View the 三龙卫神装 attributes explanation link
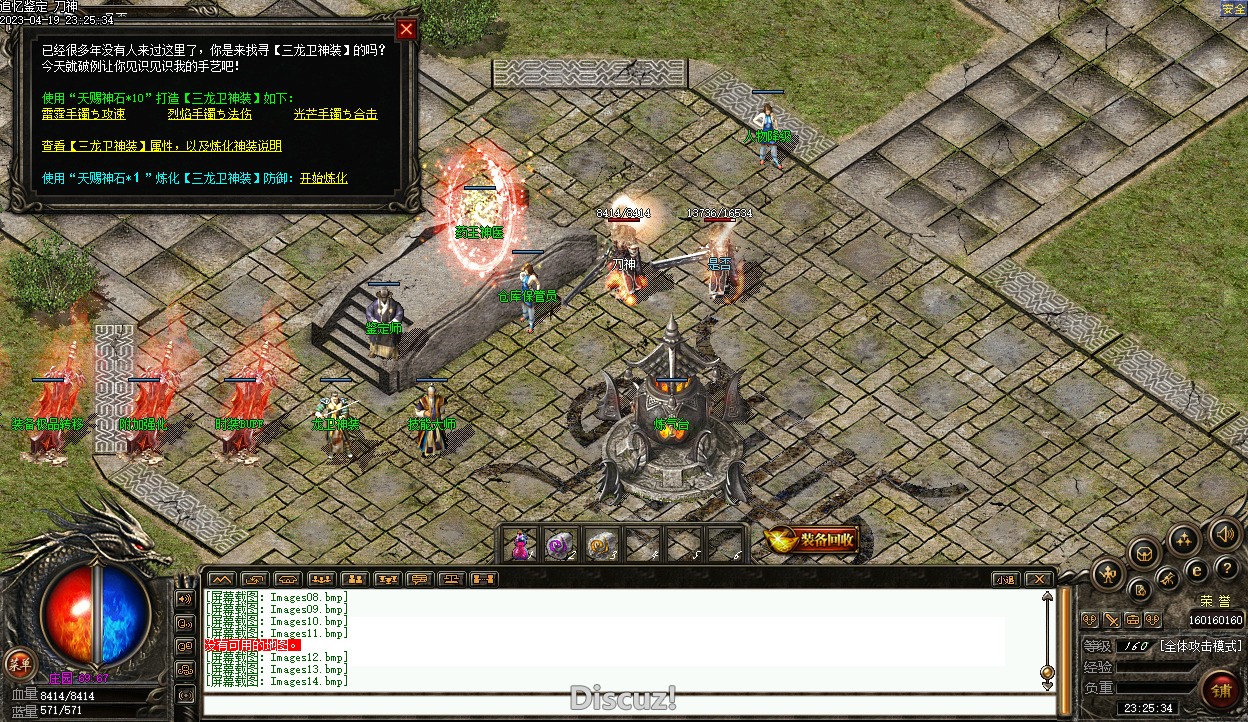 [x=162, y=146]
